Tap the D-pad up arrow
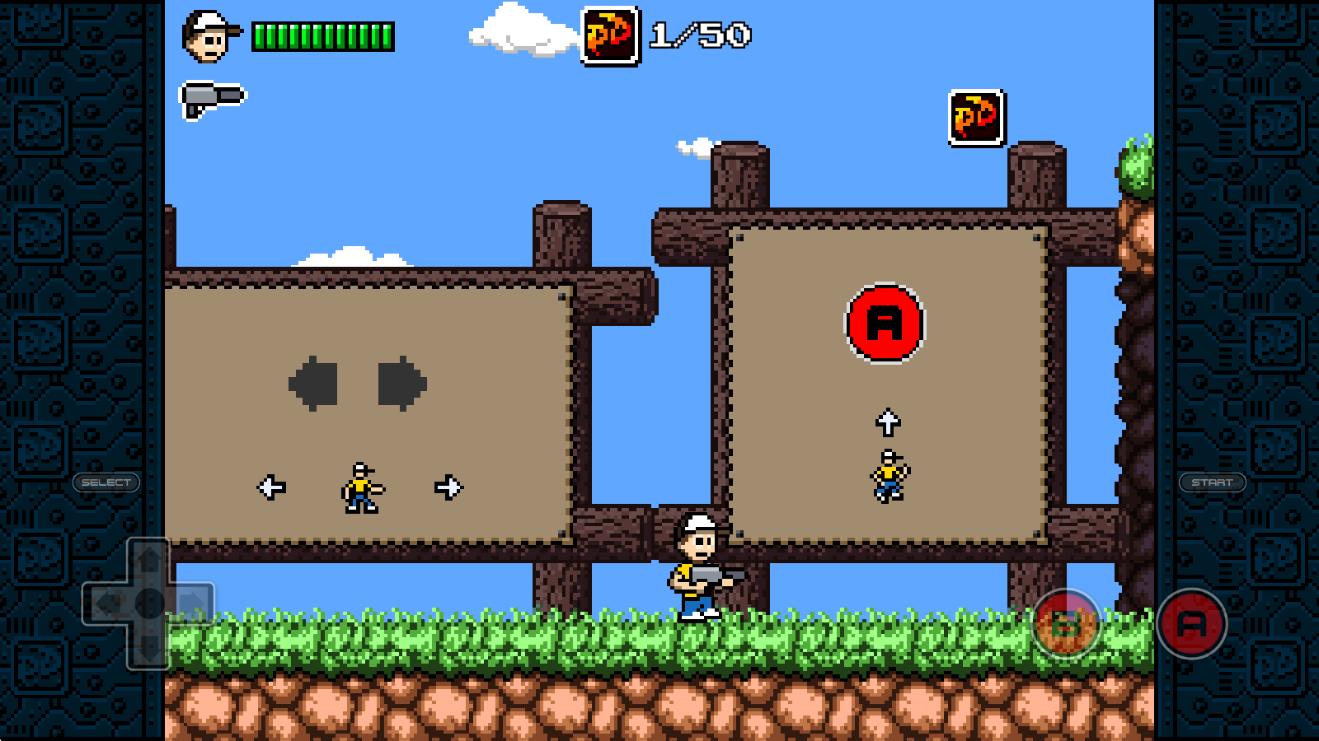The image size is (1319, 741). (x=149, y=561)
